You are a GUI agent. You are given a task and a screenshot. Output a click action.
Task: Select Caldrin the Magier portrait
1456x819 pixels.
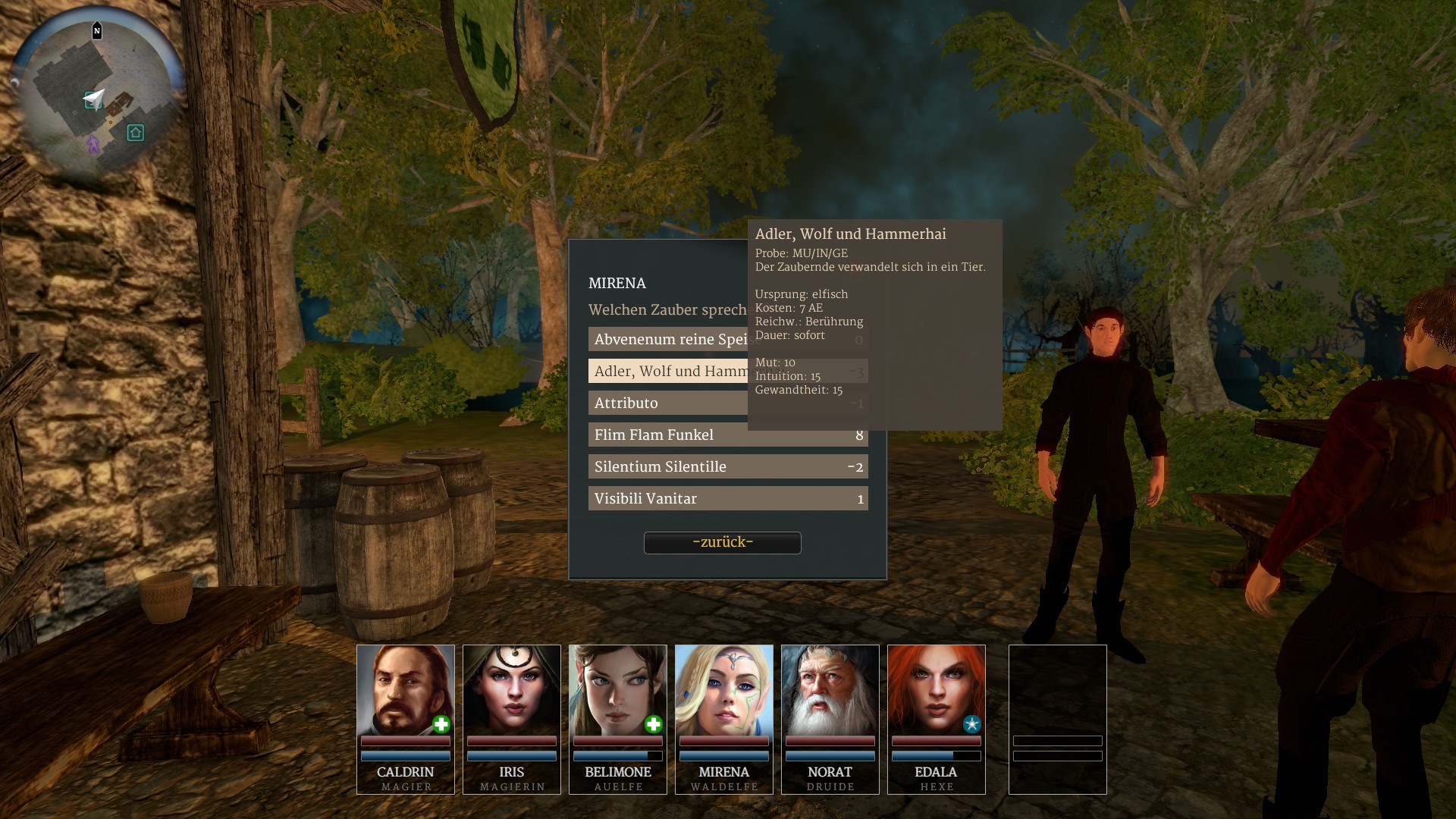(x=405, y=692)
